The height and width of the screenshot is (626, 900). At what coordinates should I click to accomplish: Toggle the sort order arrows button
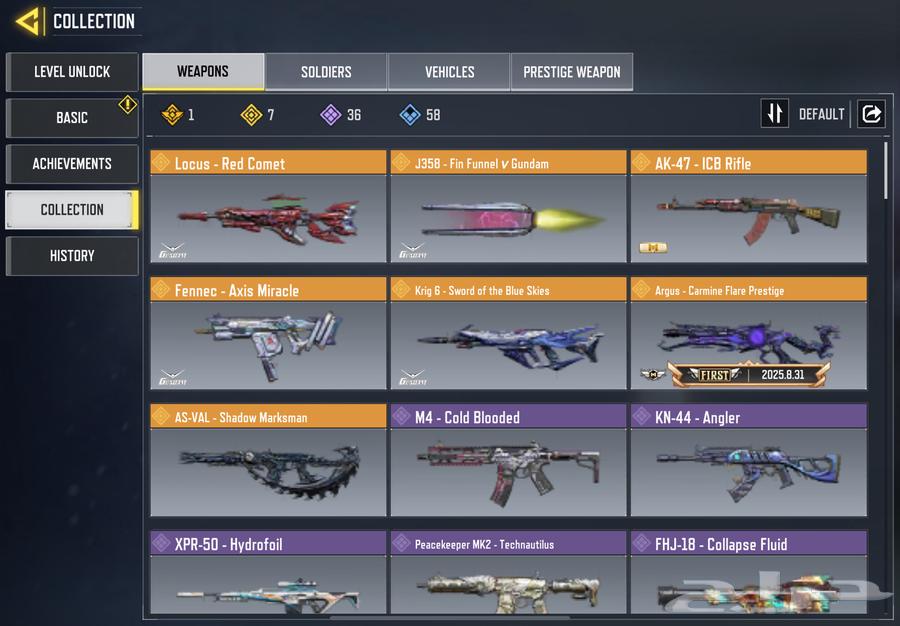point(774,114)
